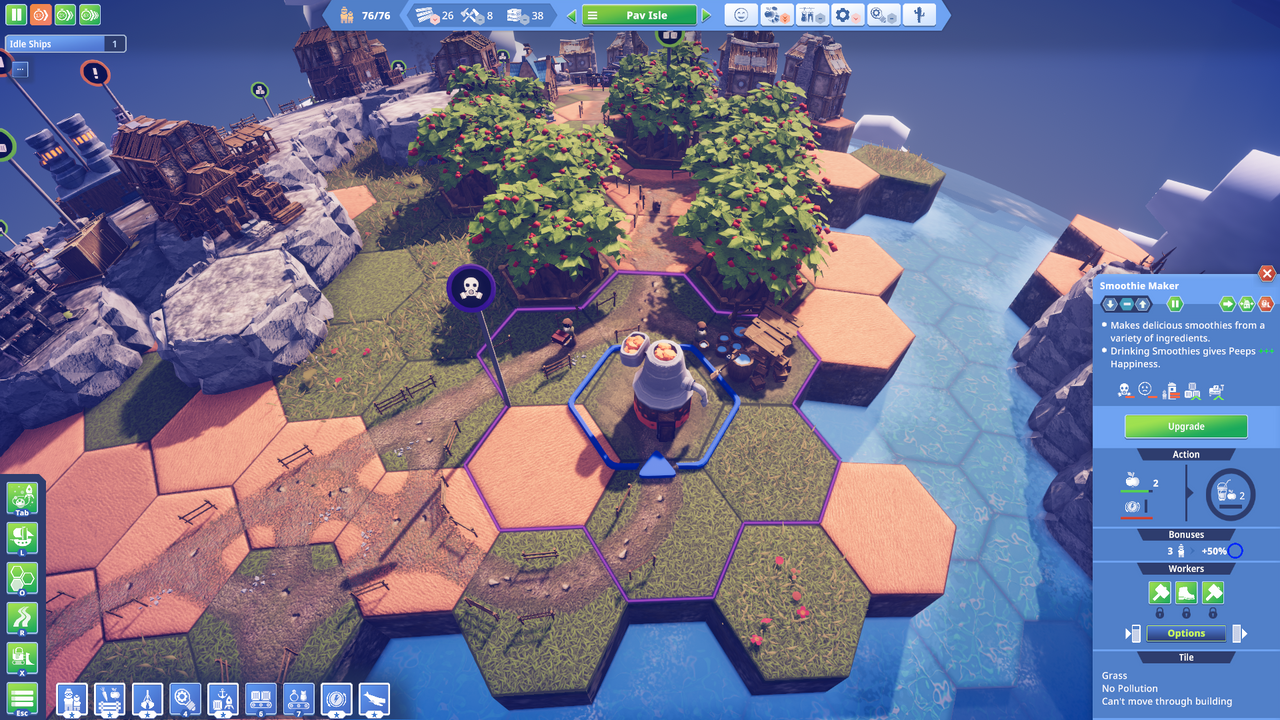Pause the Smoothie Maker production

[1175, 304]
